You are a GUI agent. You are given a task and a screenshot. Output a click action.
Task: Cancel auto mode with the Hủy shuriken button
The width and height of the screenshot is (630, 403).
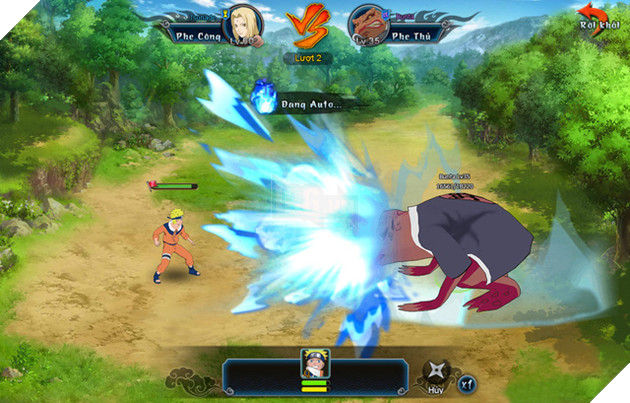434,371
